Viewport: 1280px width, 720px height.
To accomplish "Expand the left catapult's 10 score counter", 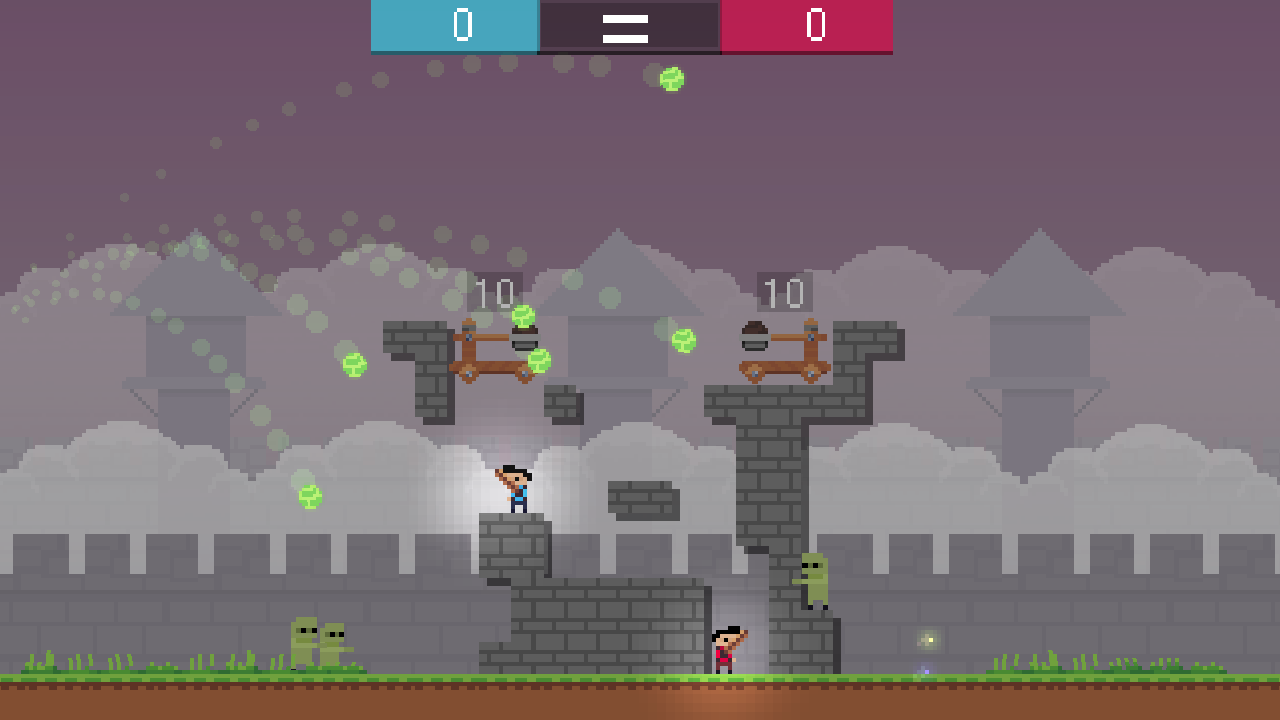I will 497,293.
